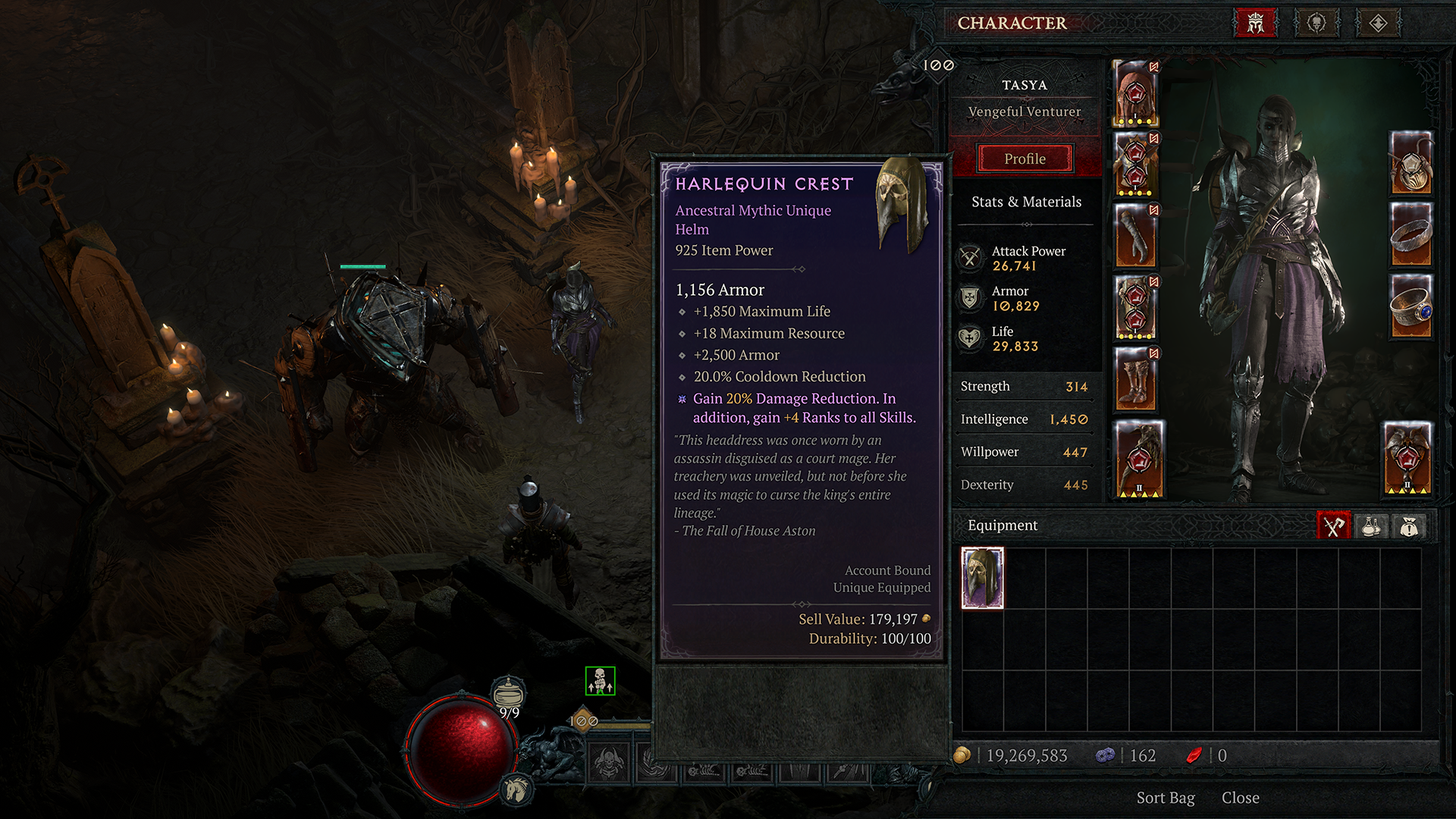Select the blue gem ring slot
Image resolution: width=1456 pixels, height=819 pixels.
(x=1410, y=306)
